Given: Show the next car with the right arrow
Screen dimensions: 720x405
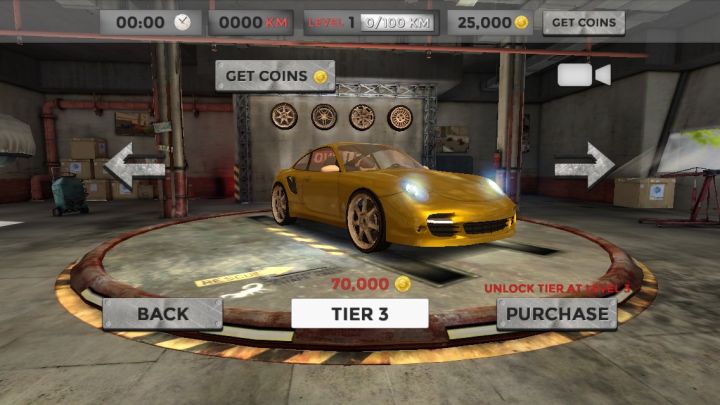Looking at the screenshot, I should 586,165.
